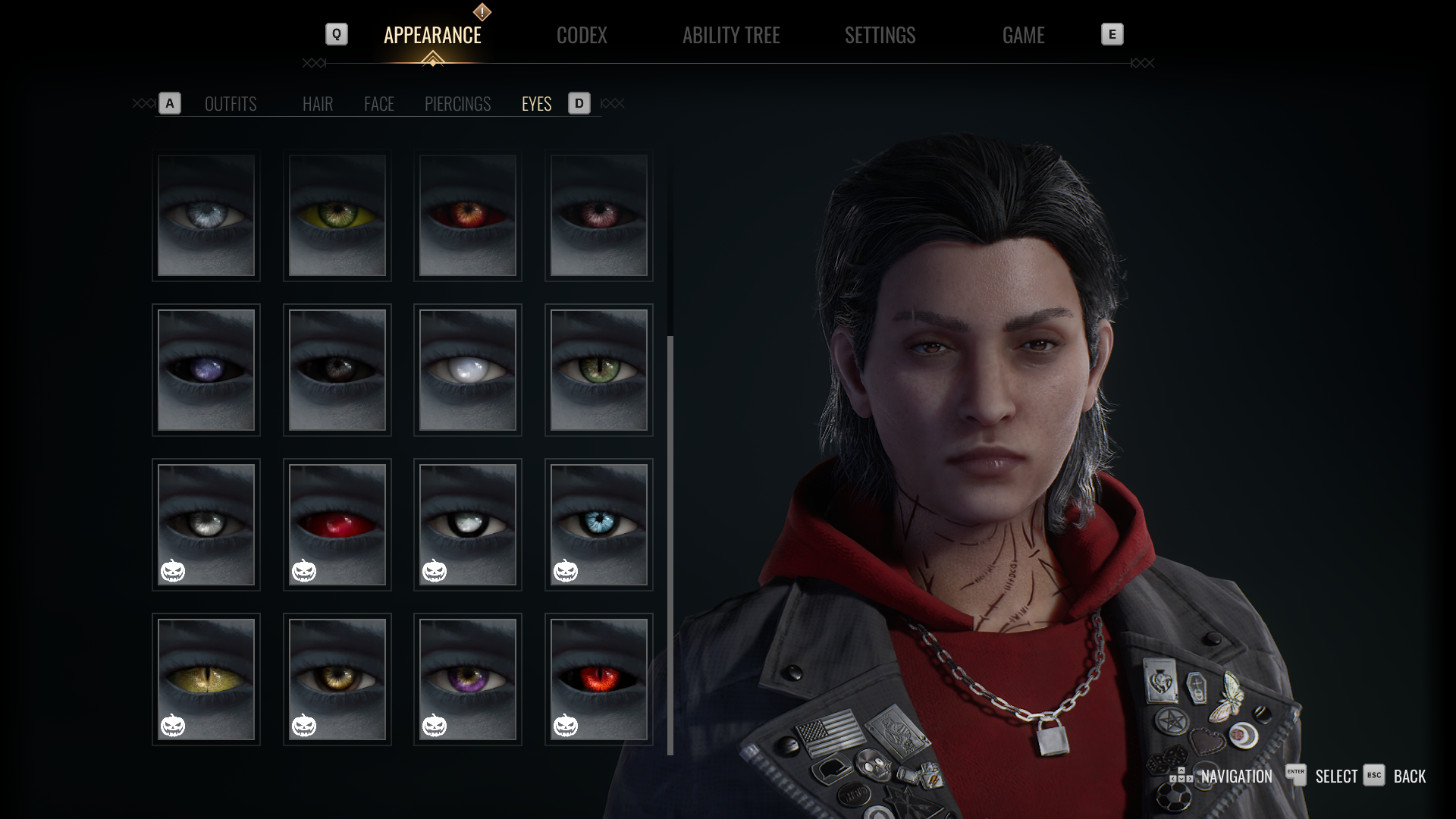Pick the purple iris pumpkin-marked eye

[468, 679]
